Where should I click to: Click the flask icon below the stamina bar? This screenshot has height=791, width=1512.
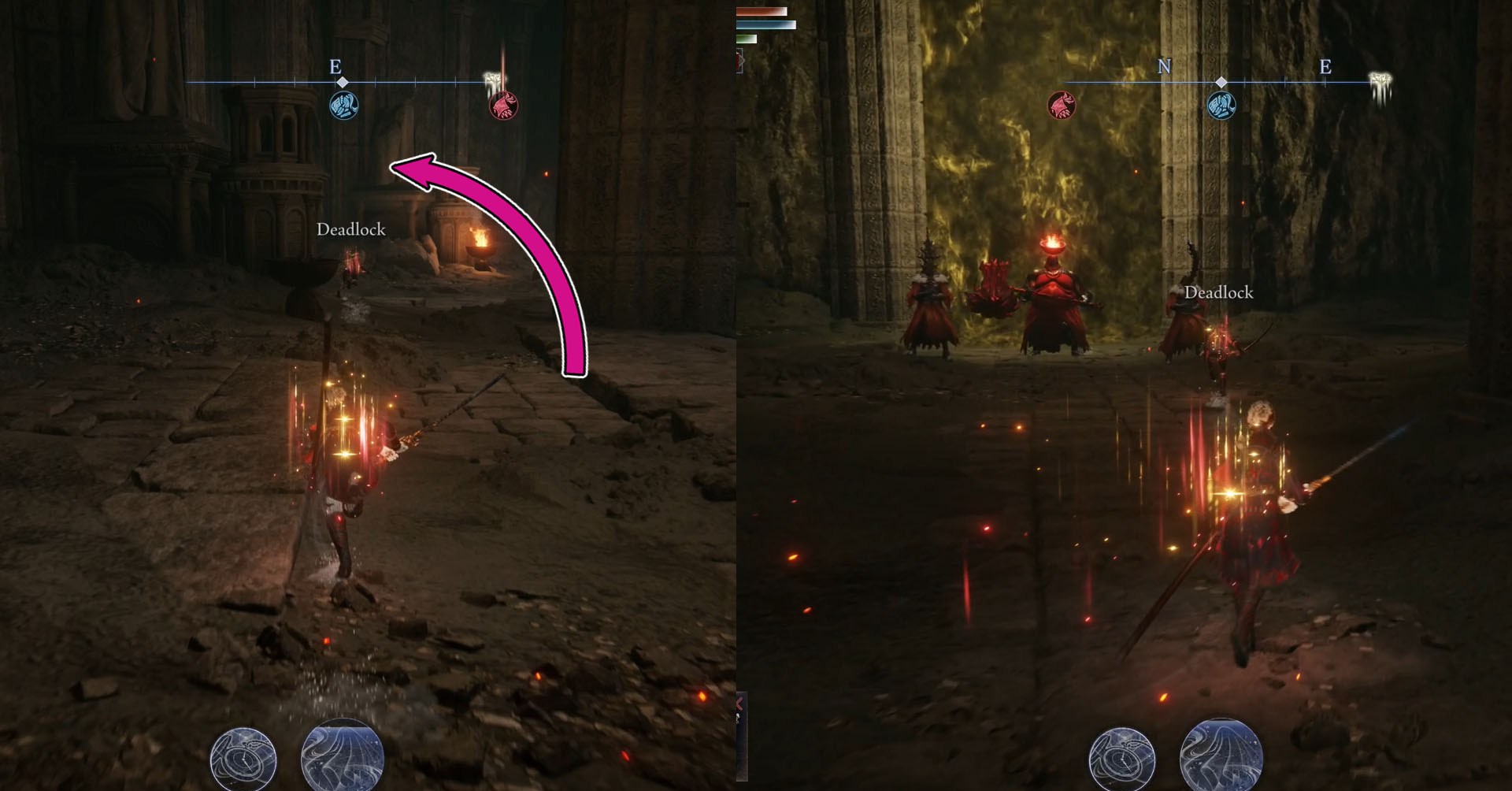(x=737, y=61)
